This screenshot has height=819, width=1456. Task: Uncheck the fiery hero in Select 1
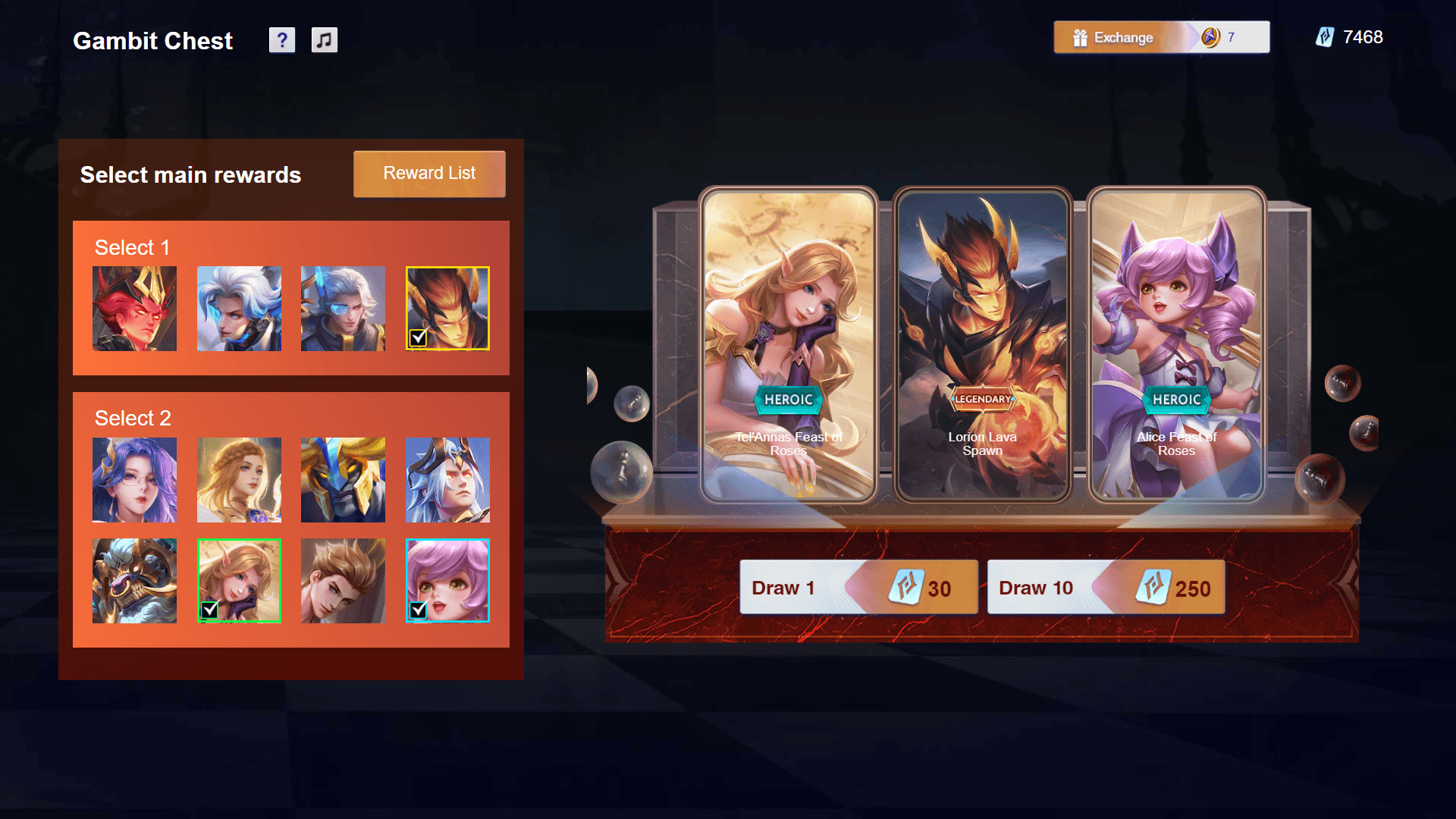447,308
